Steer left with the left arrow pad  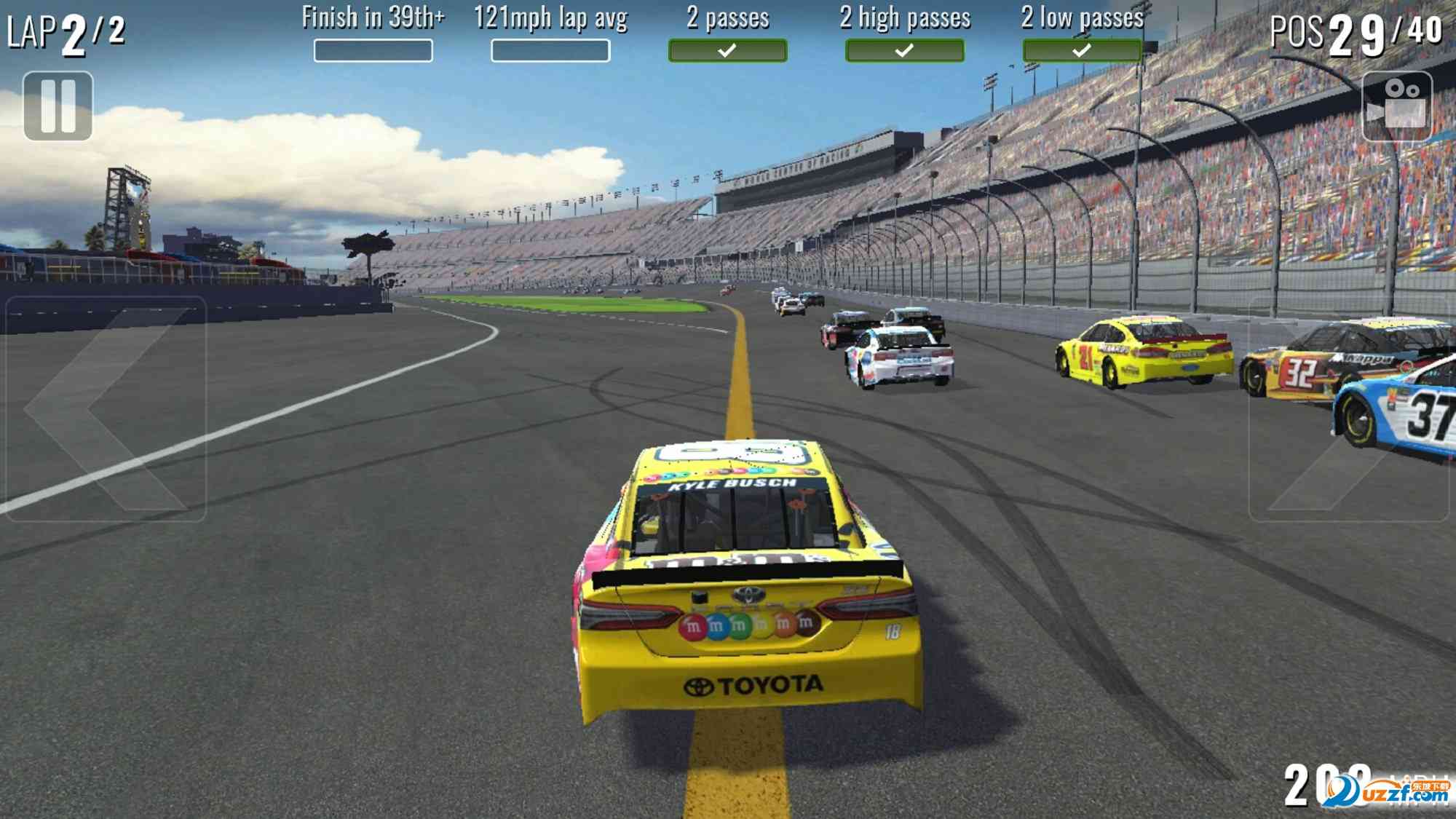pyautogui.click(x=106, y=408)
